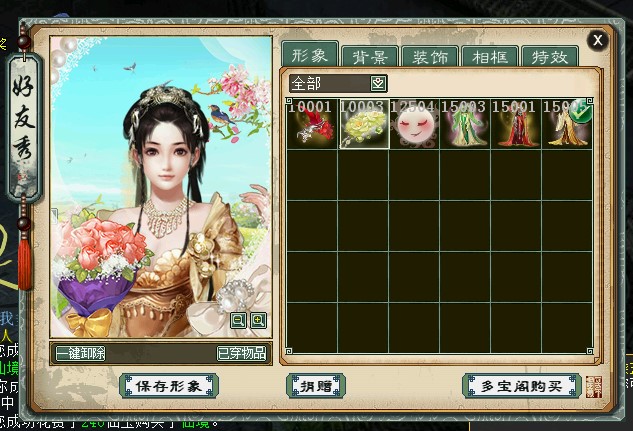The width and height of the screenshot is (633, 431).
Task: Zoom in the character portrait
Action: point(258,320)
